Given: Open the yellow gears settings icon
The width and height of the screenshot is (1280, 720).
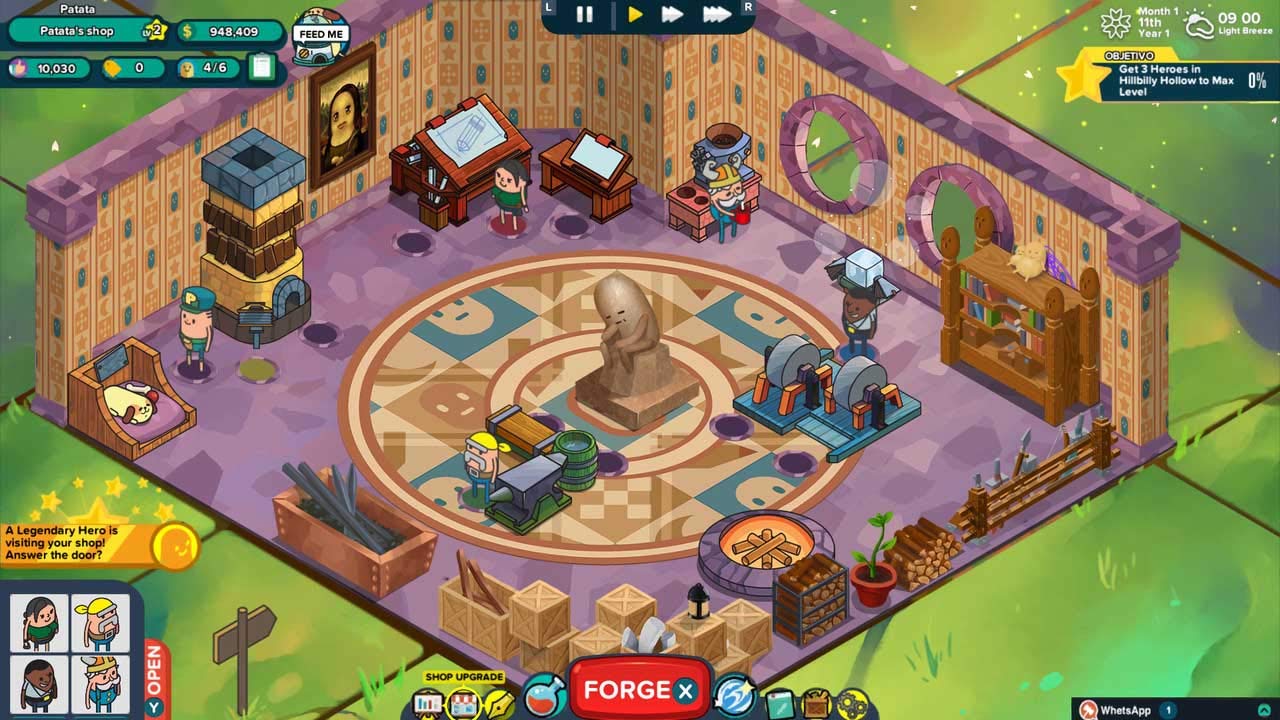Looking at the screenshot, I should pos(852,704).
